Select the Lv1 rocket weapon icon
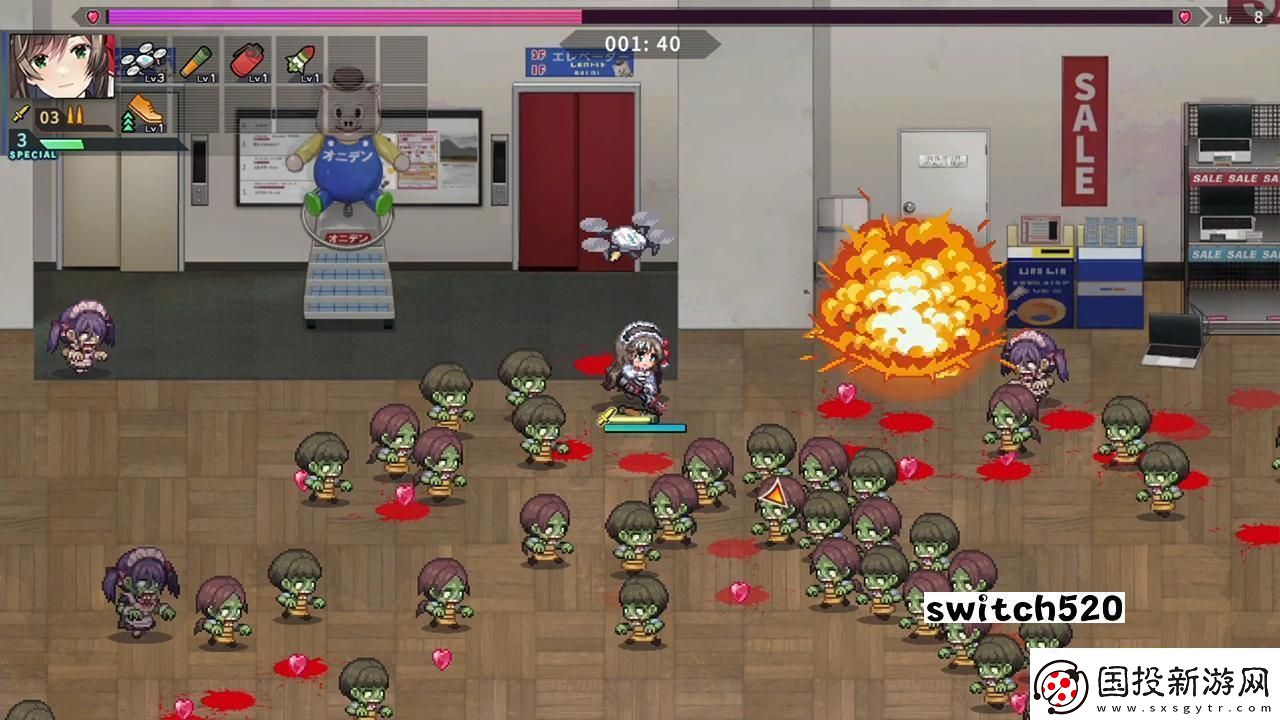 click(297, 62)
